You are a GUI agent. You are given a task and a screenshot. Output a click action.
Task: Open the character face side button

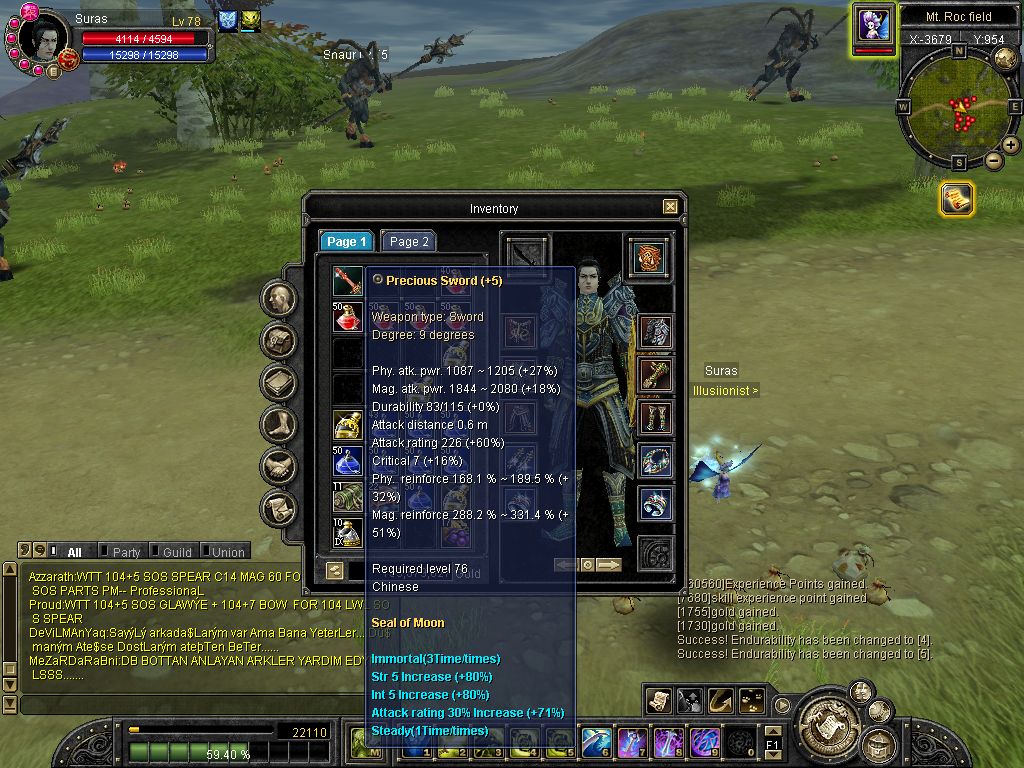[279, 299]
